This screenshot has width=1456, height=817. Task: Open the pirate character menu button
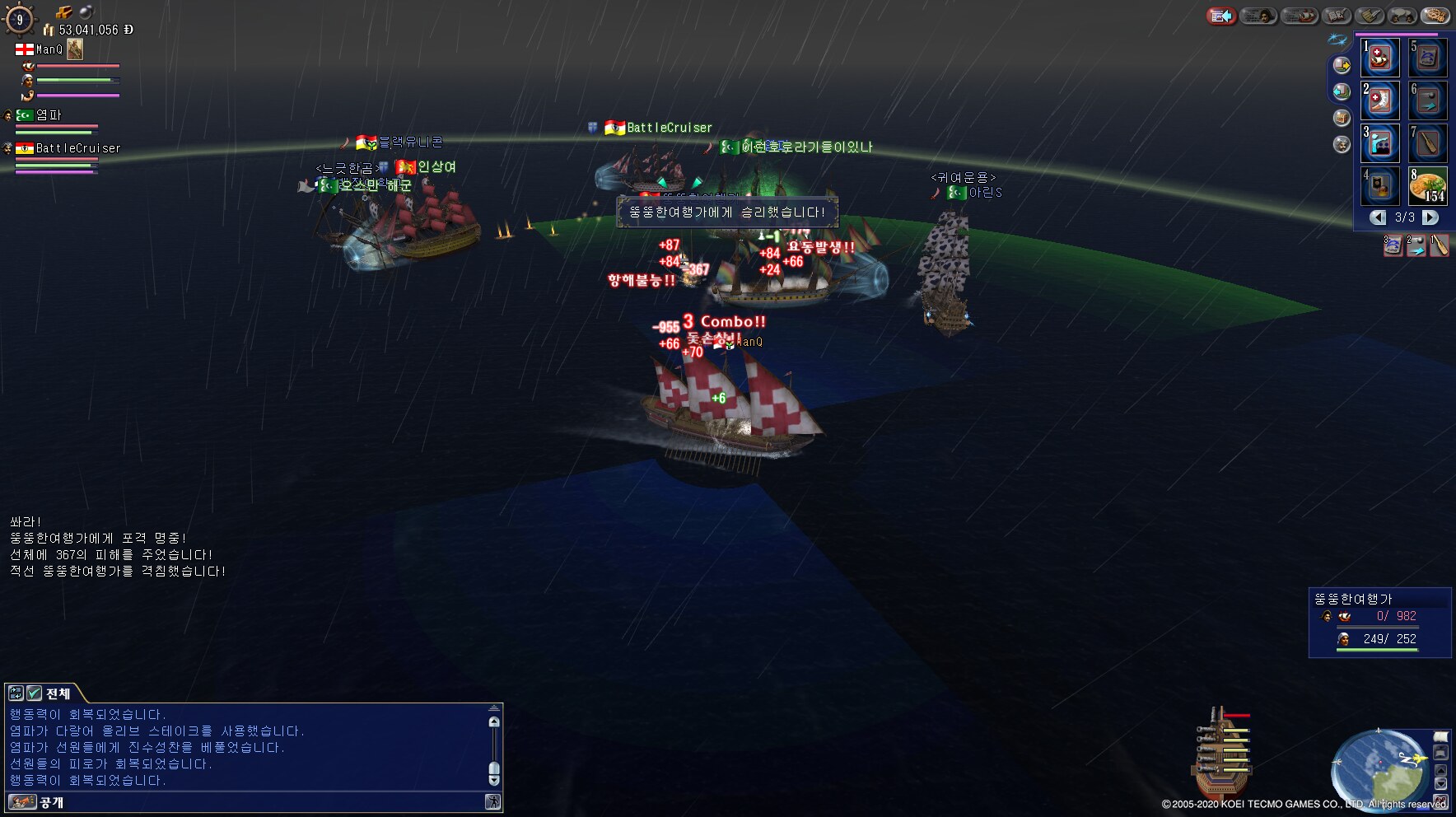[x=1258, y=16]
